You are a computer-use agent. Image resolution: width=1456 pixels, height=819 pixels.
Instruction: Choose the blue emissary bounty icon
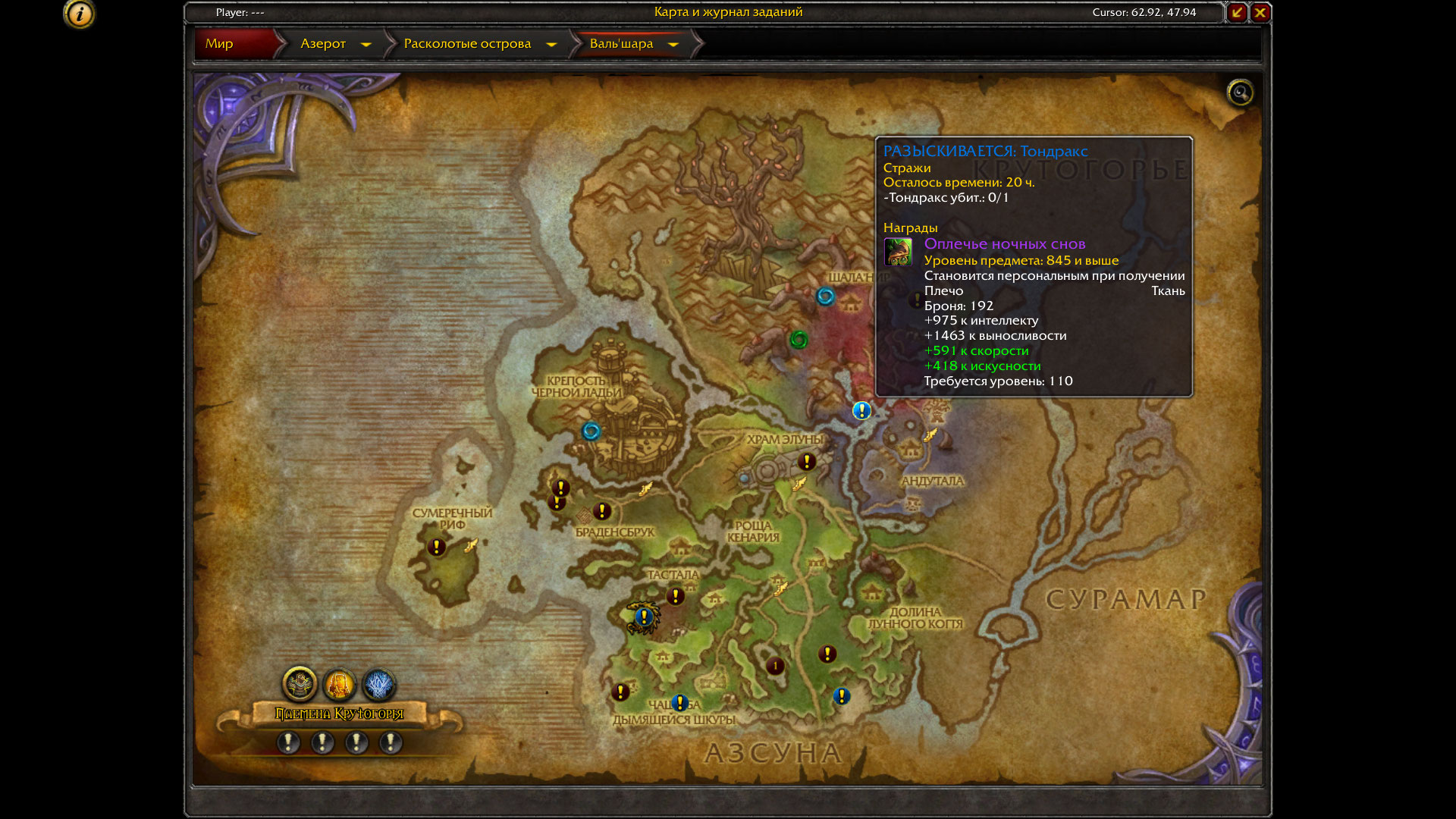pos(378,685)
